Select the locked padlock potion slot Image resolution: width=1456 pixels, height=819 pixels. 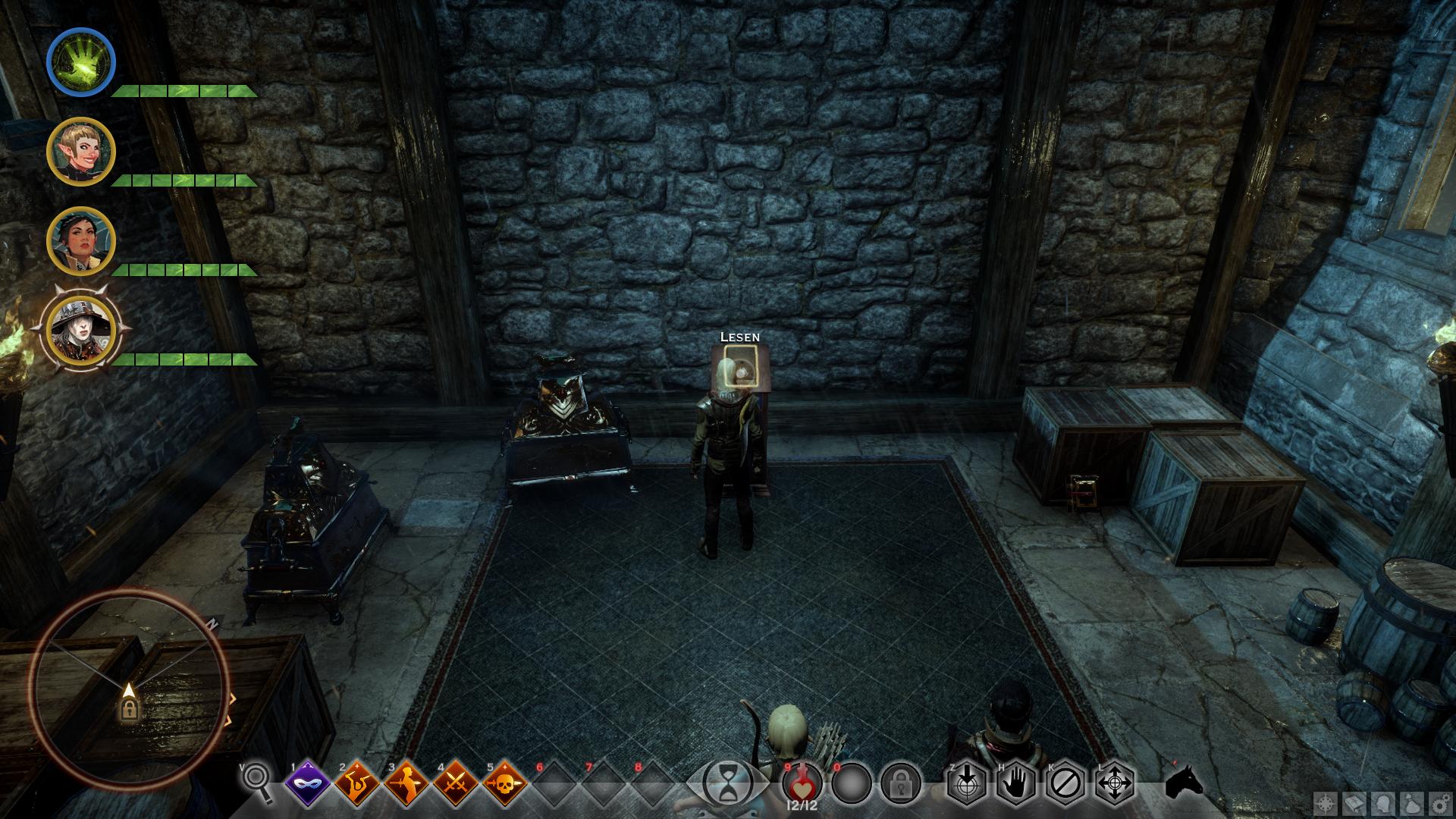coord(900,783)
